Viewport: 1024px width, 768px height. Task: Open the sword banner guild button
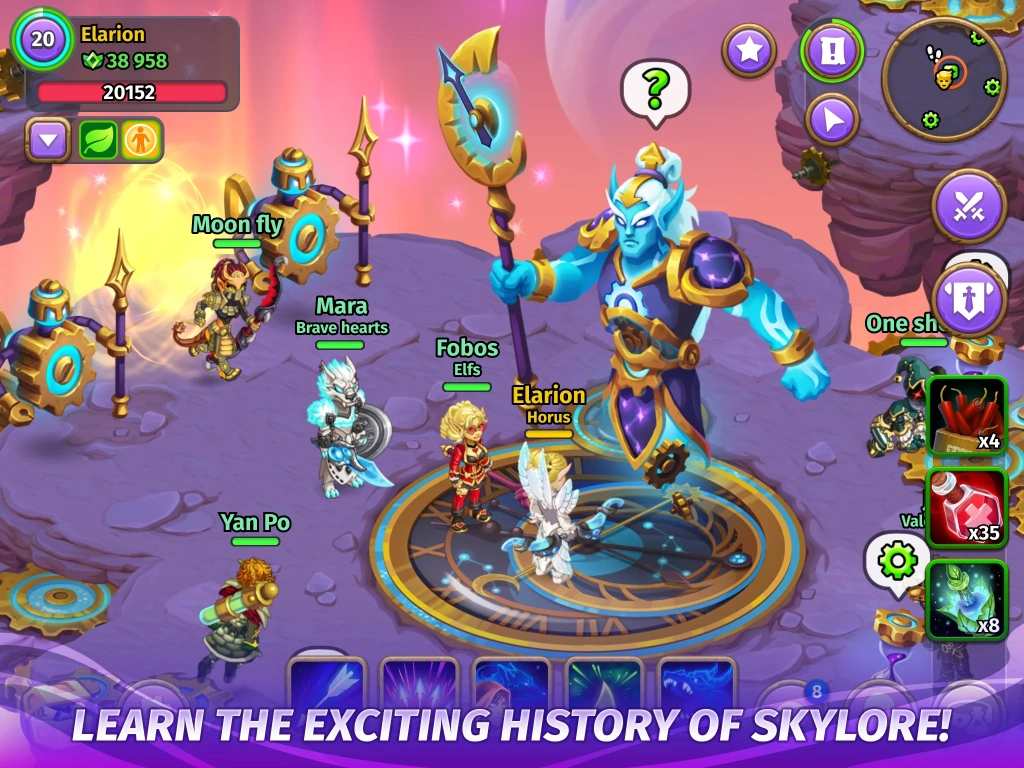pyautogui.click(x=968, y=299)
